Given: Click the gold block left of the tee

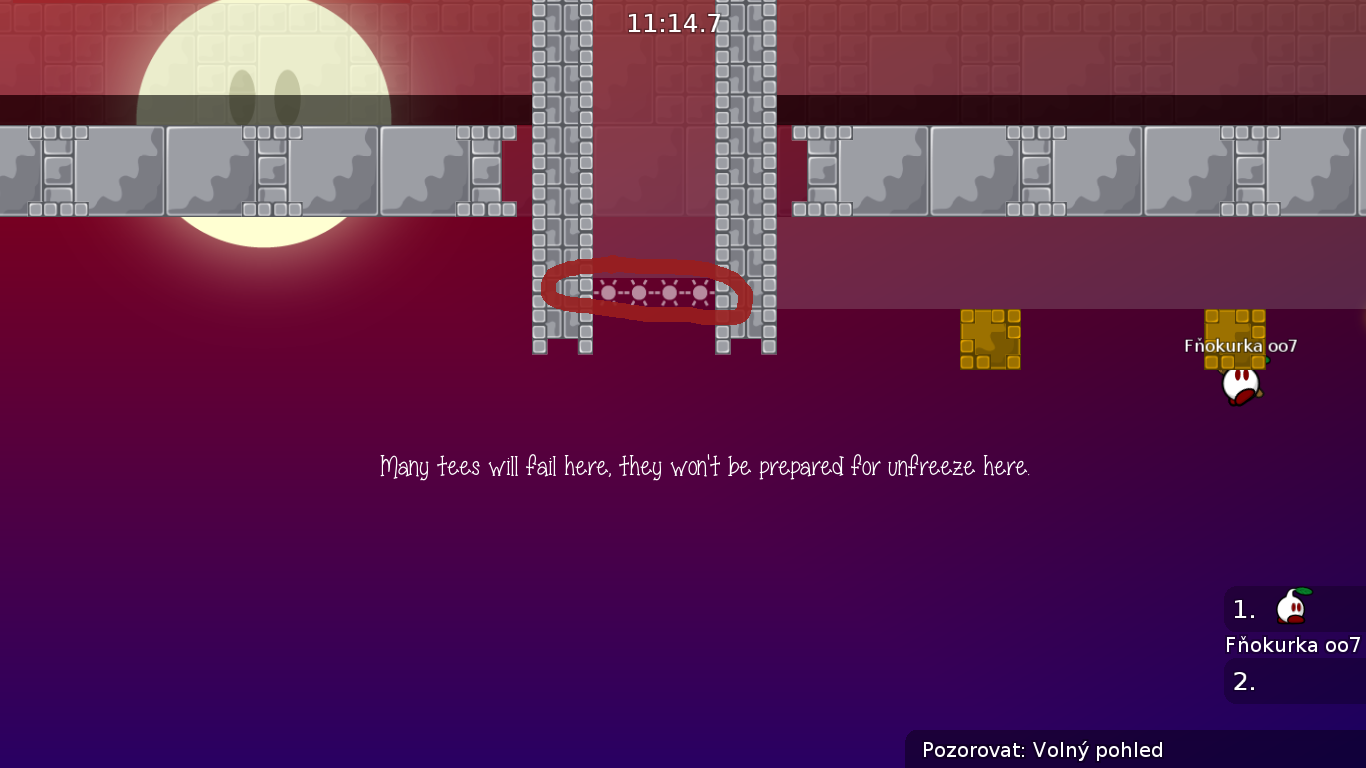Looking at the screenshot, I should tap(990, 340).
